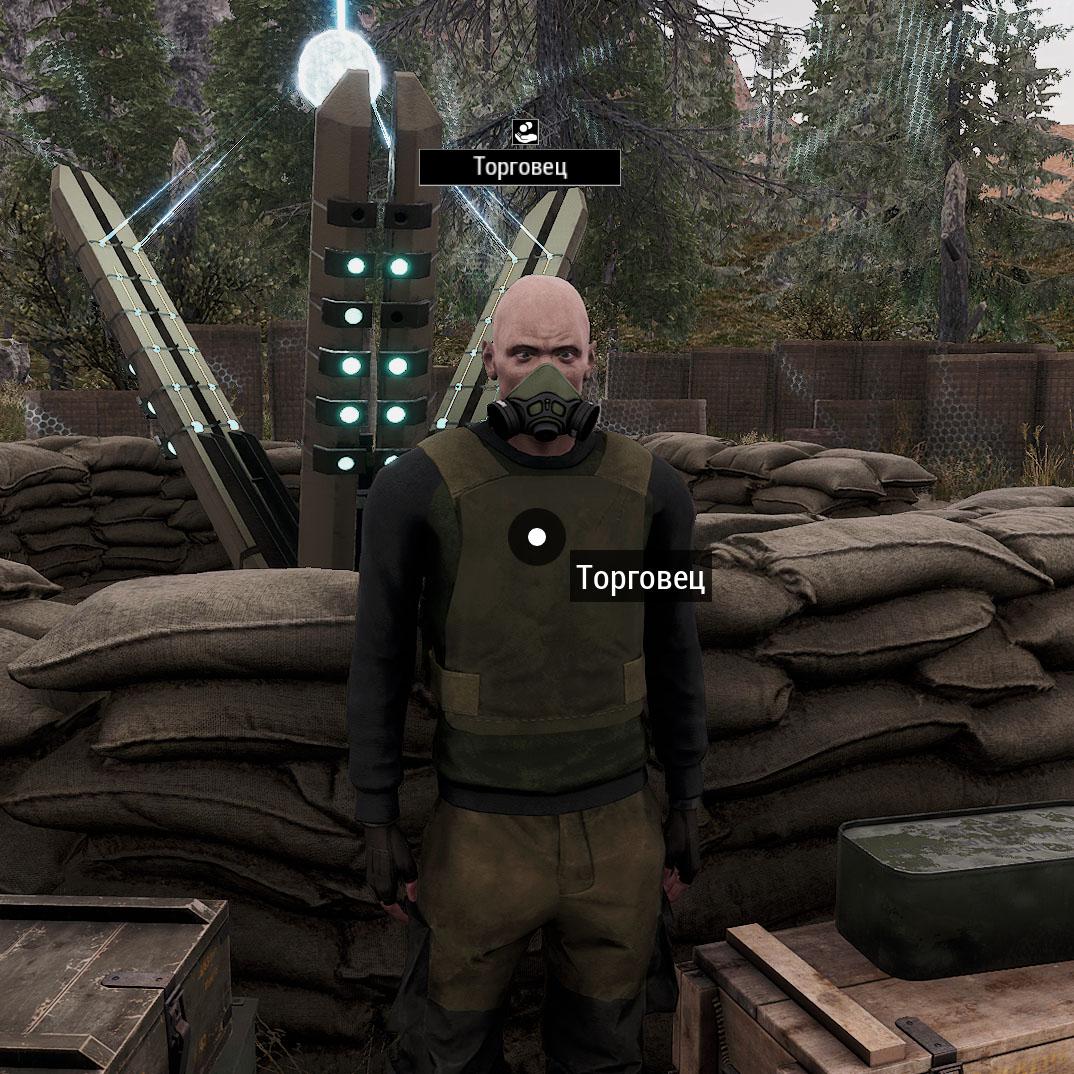Image resolution: width=1074 pixels, height=1074 pixels.
Task: Select the Торговец action label beside the dot
Action: tap(641, 579)
